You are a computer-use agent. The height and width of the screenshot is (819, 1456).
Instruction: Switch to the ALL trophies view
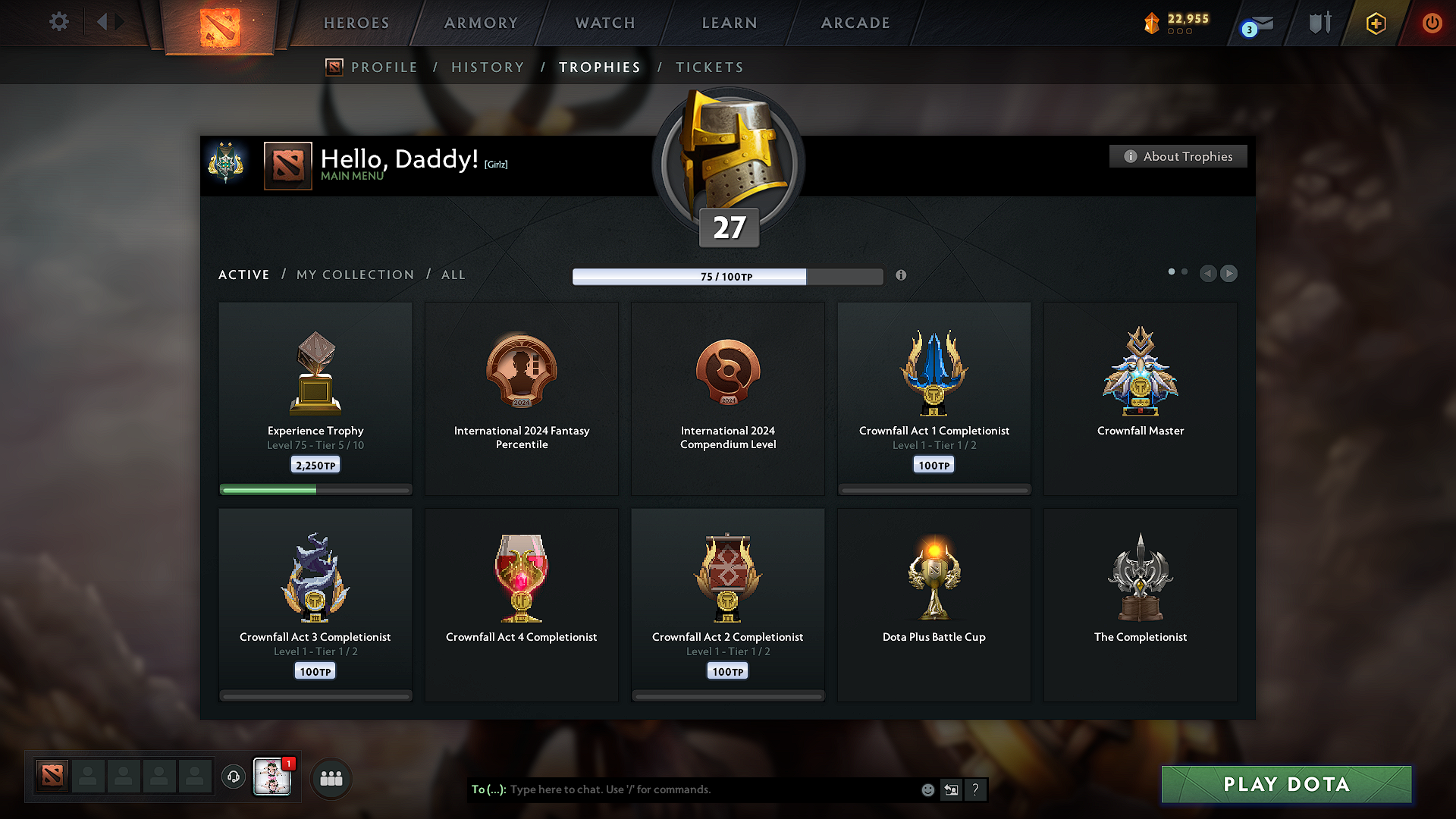tap(453, 275)
